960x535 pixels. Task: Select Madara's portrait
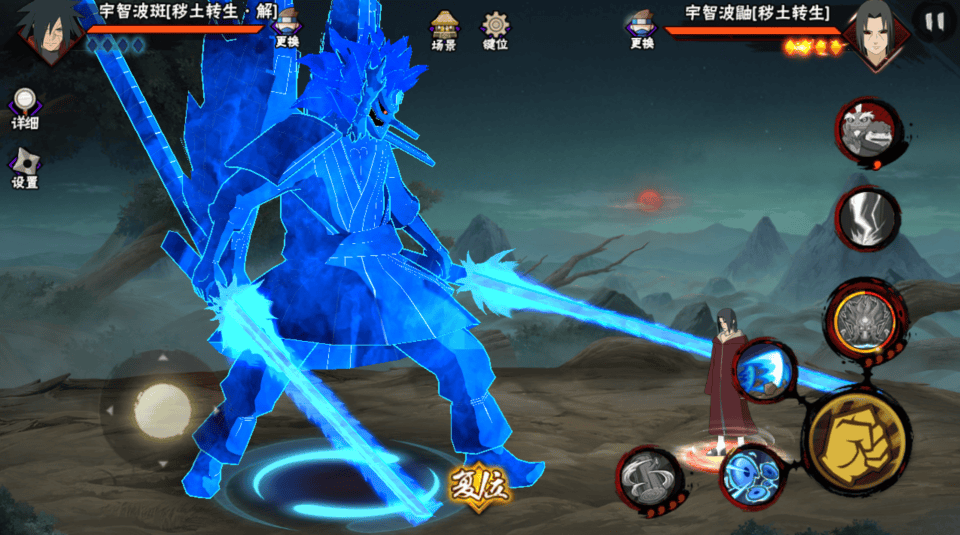(x=44, y=32)
